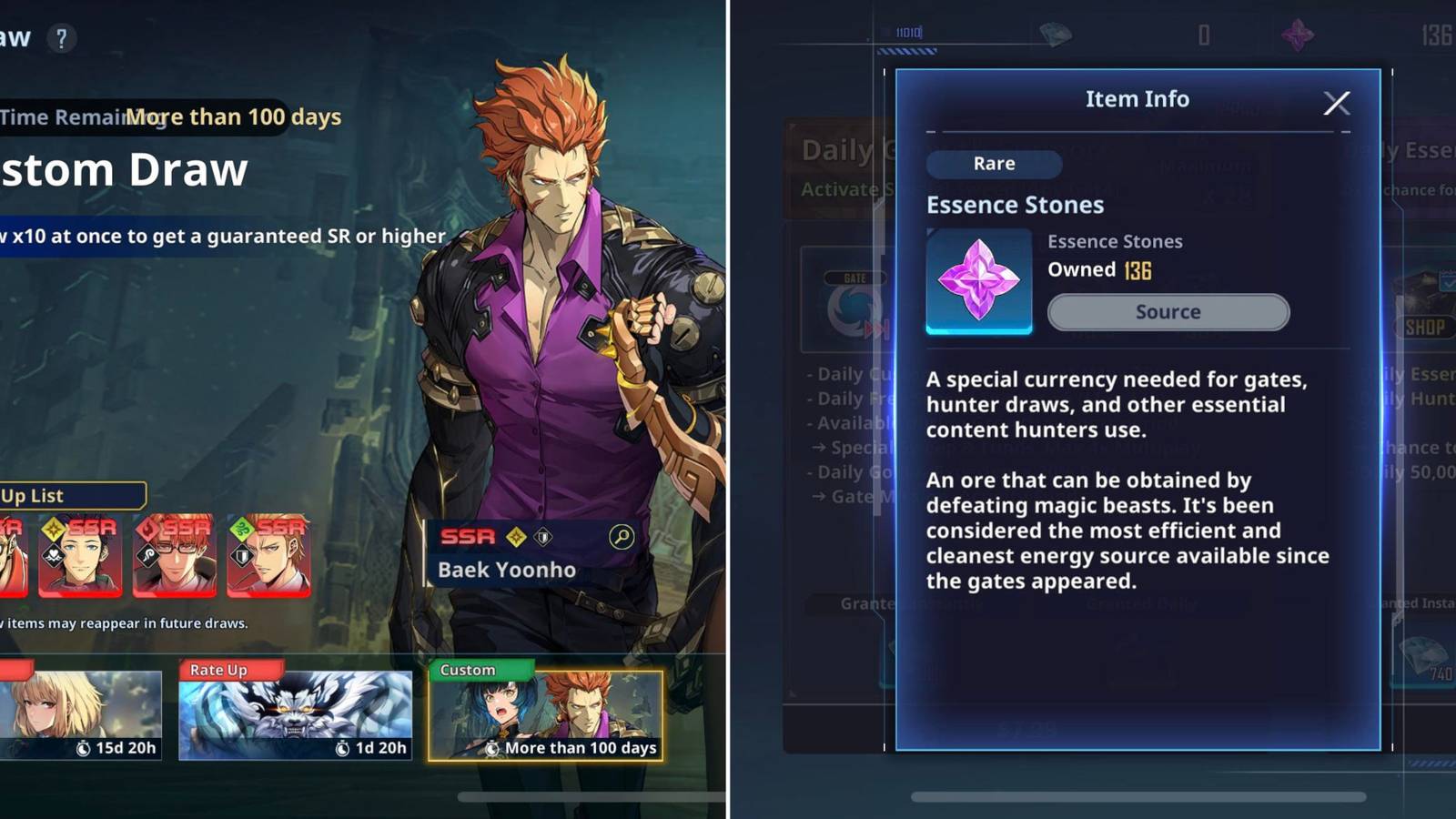Screen dimensions: 1456x819
Task: Click the clock icon on the Custom banner timer
Action: tap(492, 747)
